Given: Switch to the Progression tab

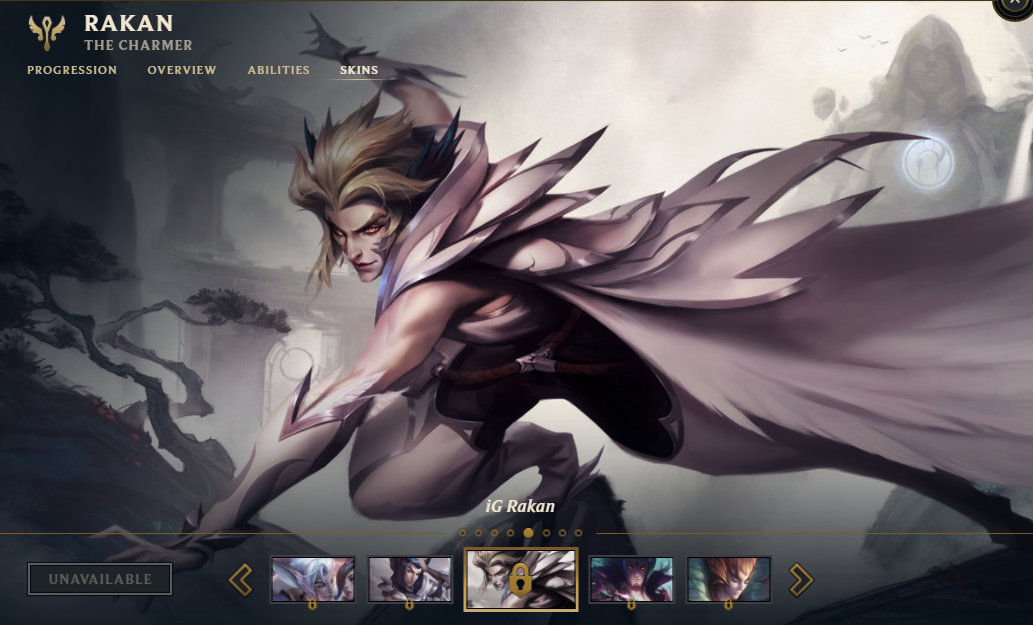Looking at the screenshot, I should point(72,70).
